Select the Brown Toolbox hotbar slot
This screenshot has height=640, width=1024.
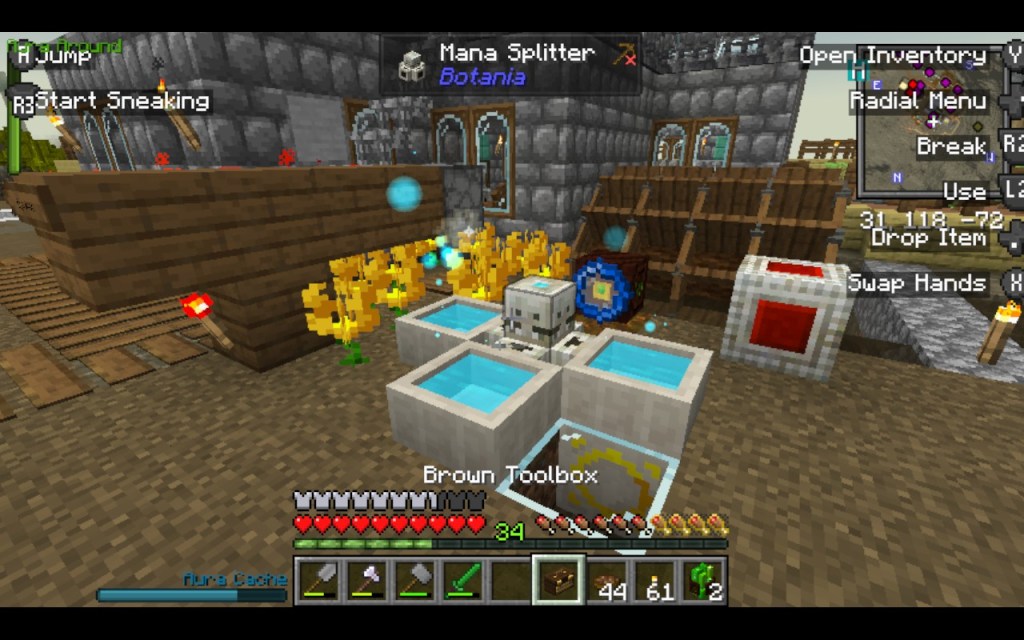tap(558, 581)
